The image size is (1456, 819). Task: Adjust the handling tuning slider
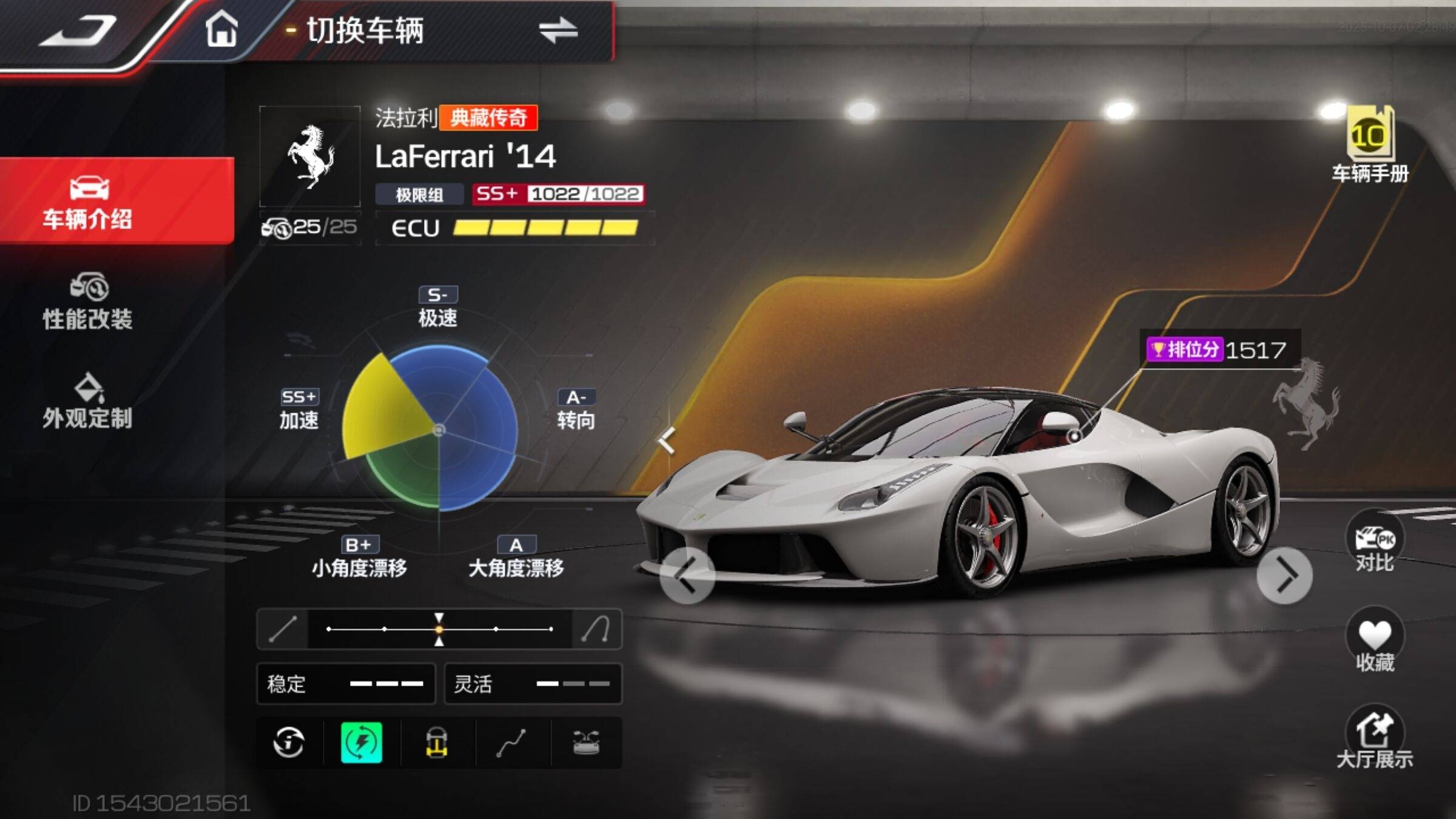click(439, 629)
